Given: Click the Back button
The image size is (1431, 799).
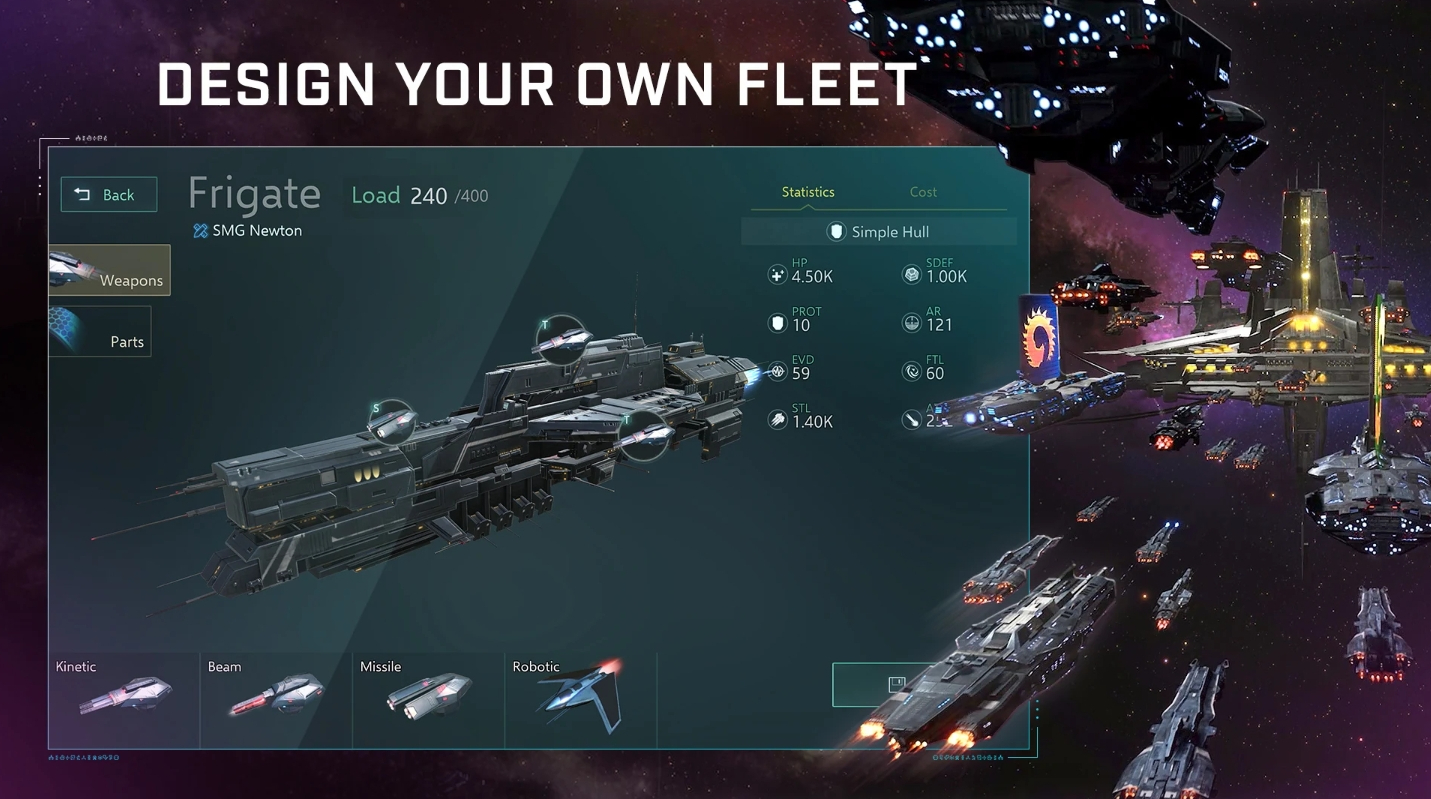Looking at the screenshot, I should pyautogui.click(x=108, y=194).
